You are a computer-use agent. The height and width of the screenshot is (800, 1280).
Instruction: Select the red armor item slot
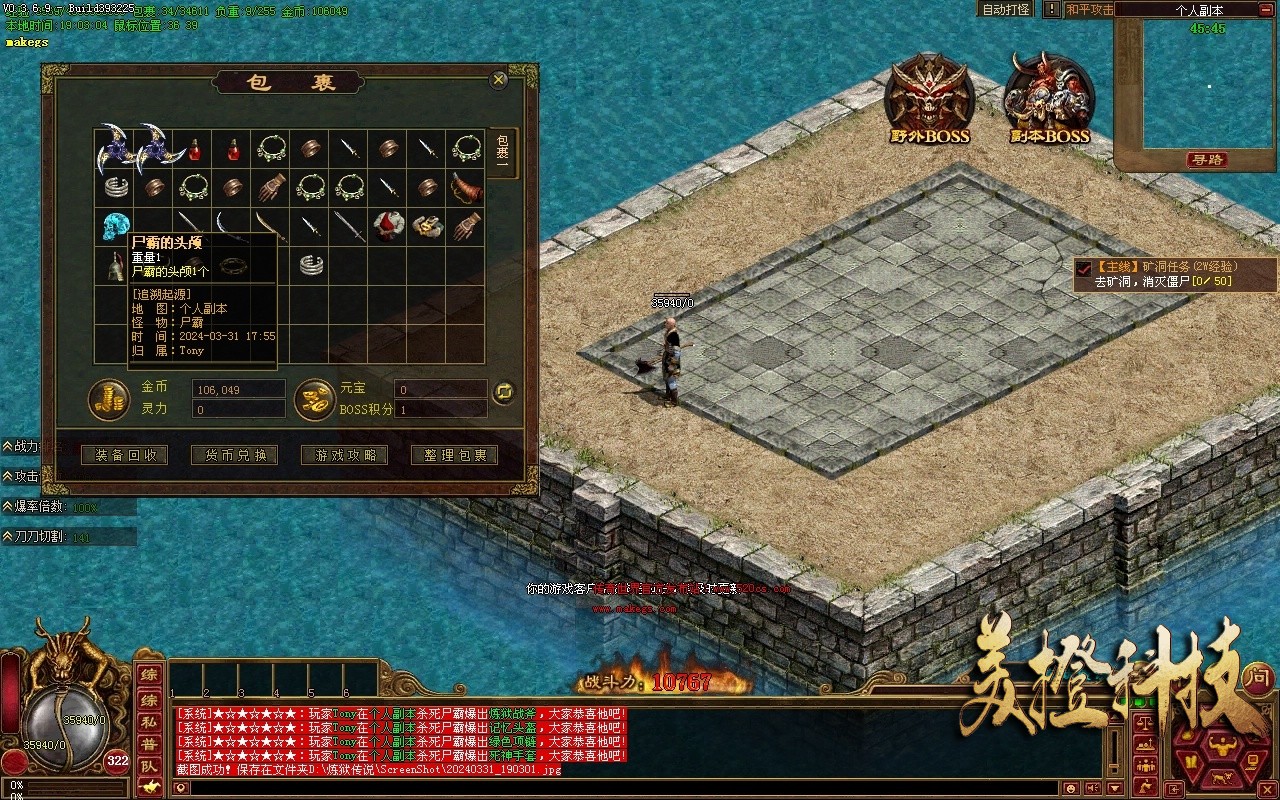(389, 227)
